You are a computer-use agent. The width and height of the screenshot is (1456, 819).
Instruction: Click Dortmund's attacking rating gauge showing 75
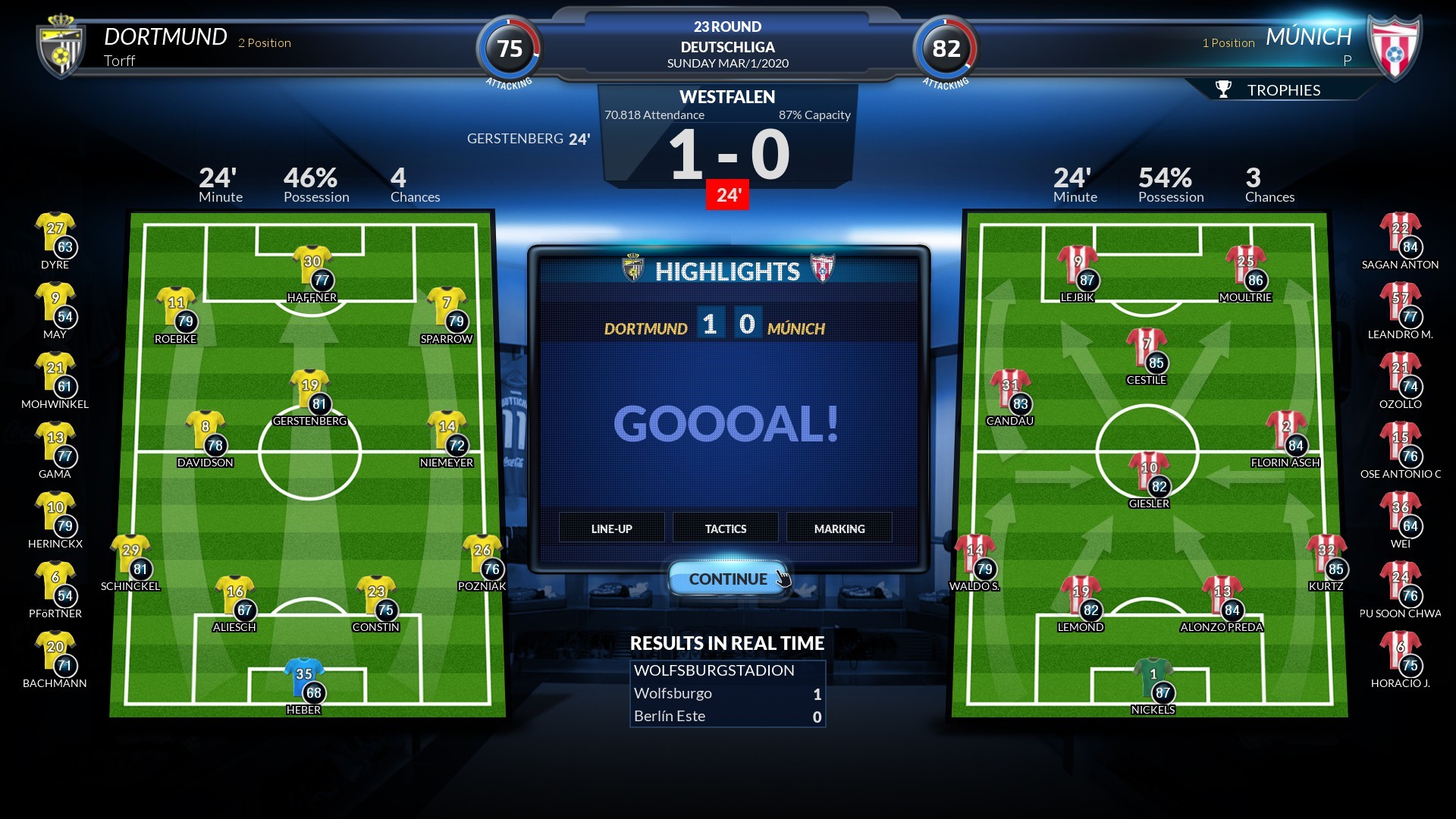510,48
